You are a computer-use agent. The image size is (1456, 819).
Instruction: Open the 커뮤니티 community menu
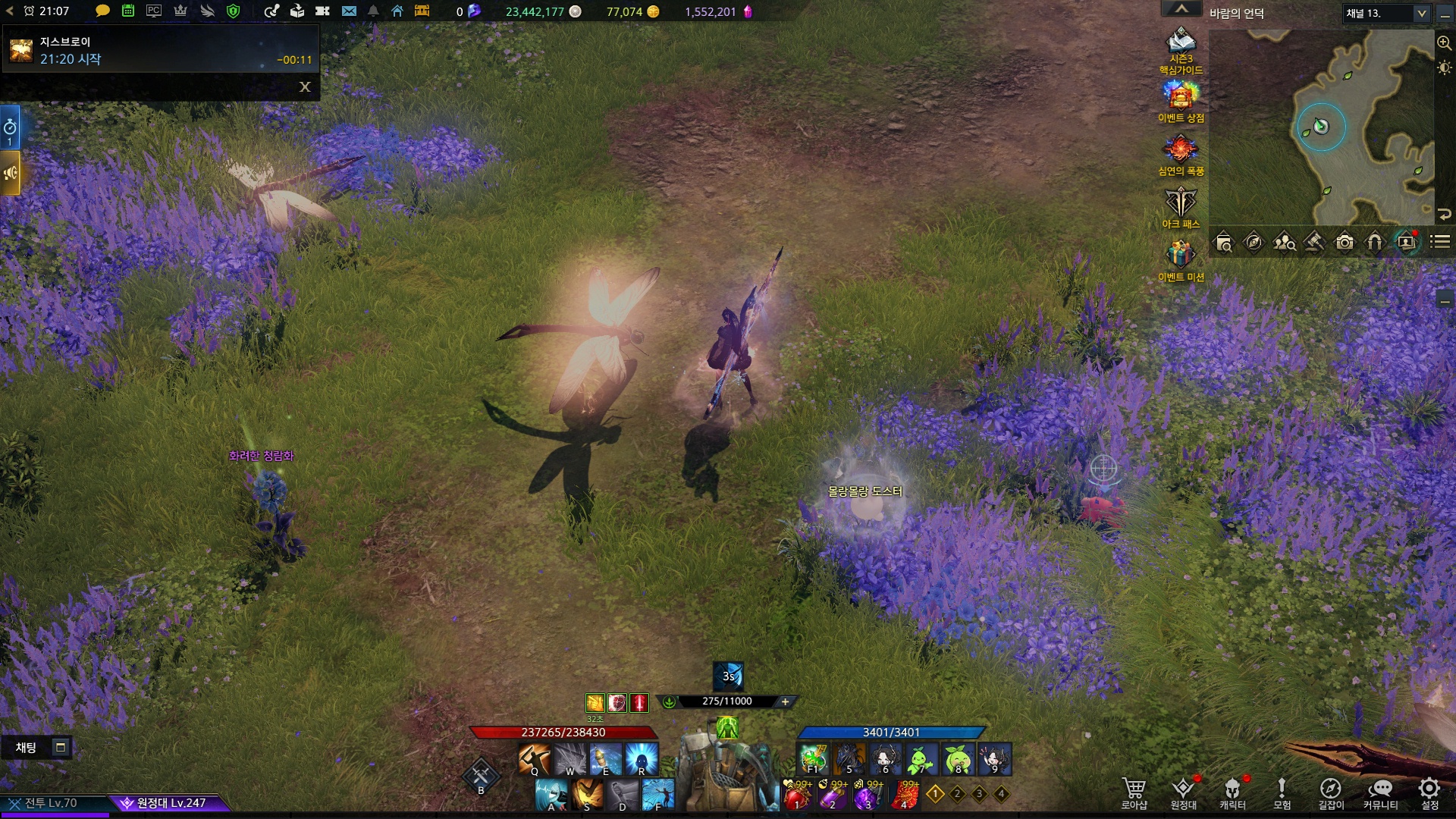coord(1380,792)
